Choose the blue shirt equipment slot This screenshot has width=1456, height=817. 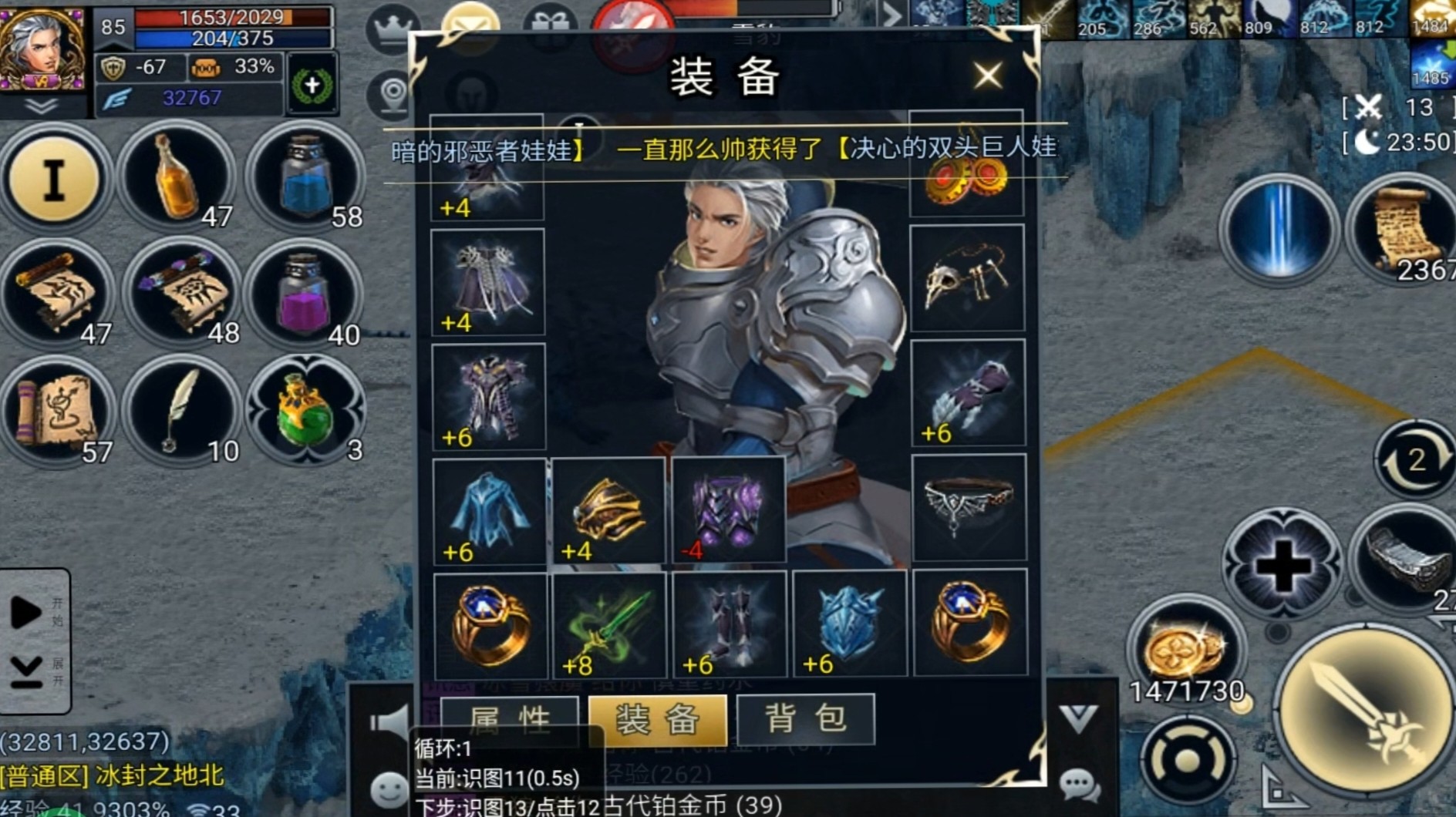489,510
